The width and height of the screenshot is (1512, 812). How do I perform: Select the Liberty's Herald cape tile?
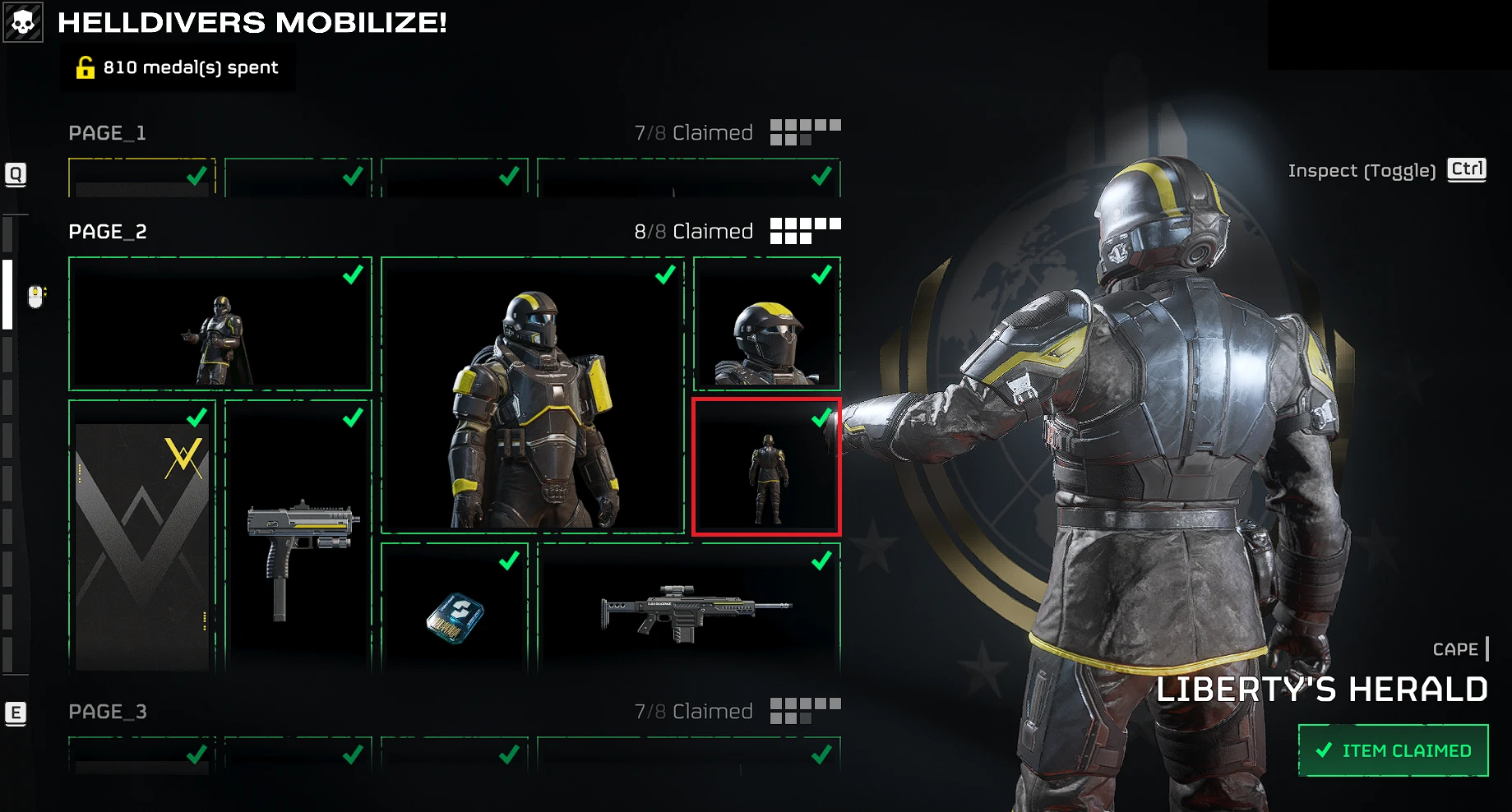pyautogui.click(x=766, y=467)
